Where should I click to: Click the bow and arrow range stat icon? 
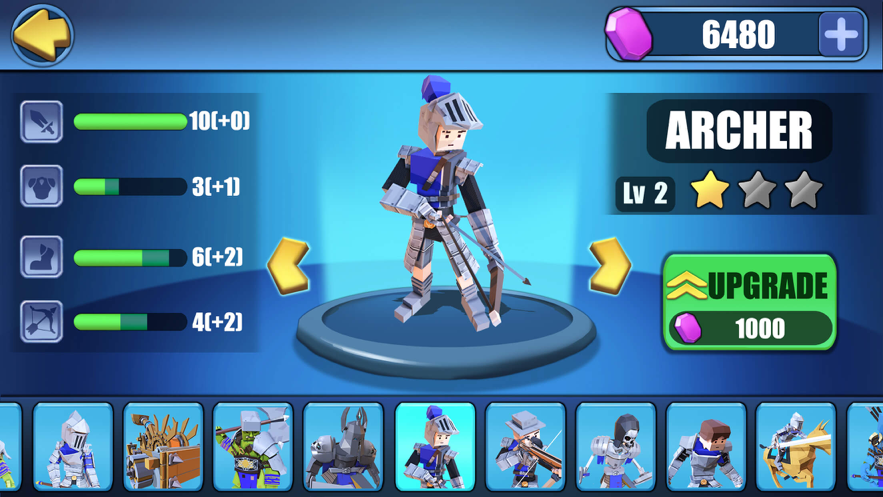[42, 322]
